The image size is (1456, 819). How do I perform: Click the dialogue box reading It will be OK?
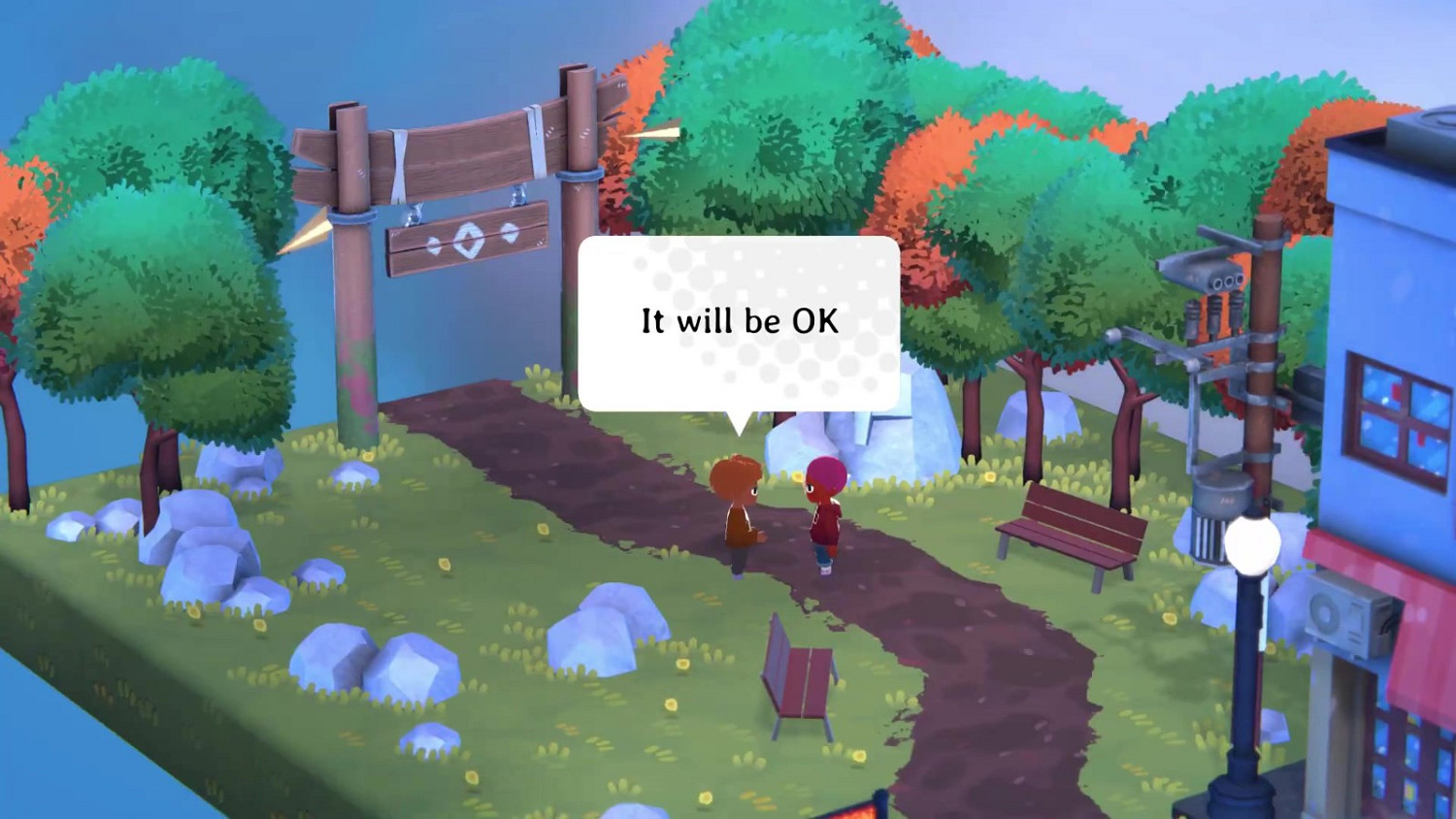click(740, 320)
